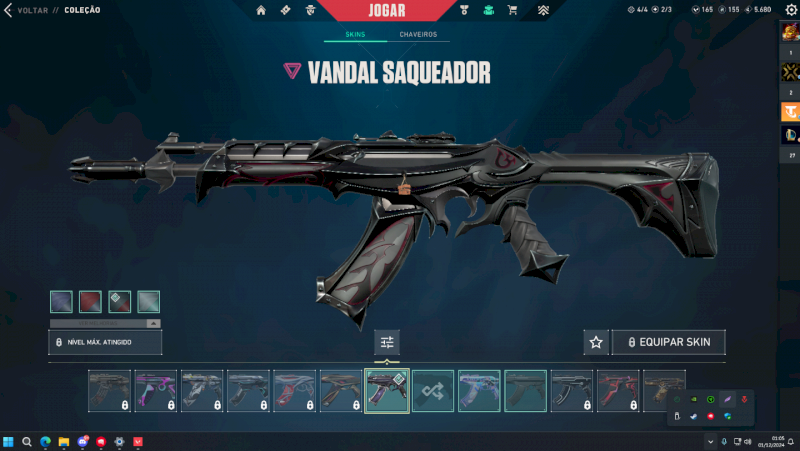Go back via the Voltar arrow
The image size is (800, 451).
click(9, 10)
